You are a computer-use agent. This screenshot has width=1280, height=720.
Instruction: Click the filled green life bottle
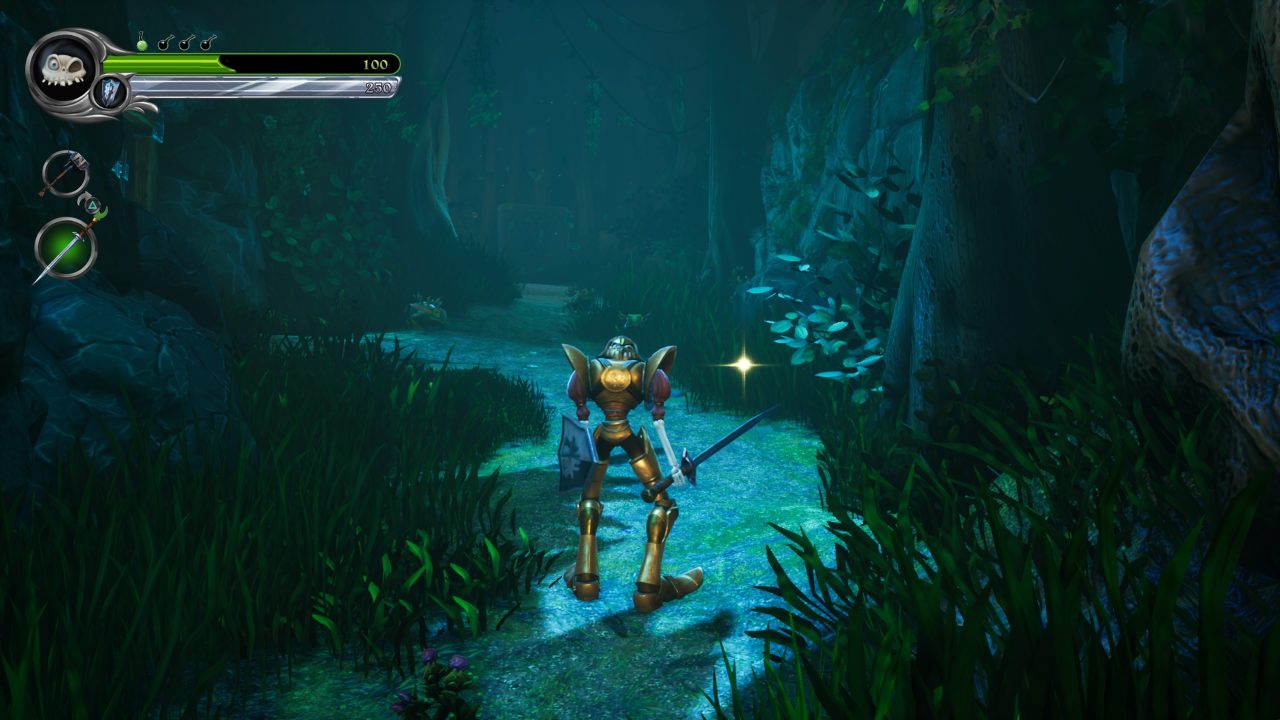(x=142, y=43)
